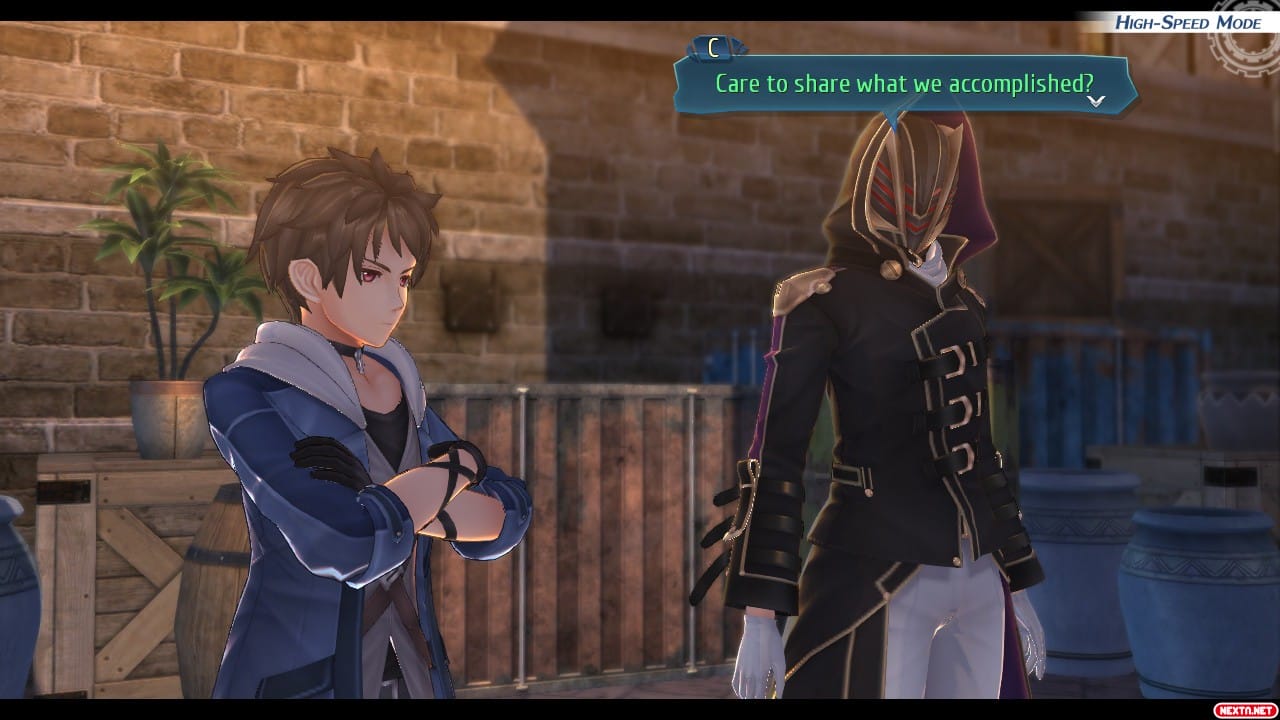This screenshot has width=1280, height=720.
Task: Advance dialogue with the down arrow
Action: [1096, 100]
